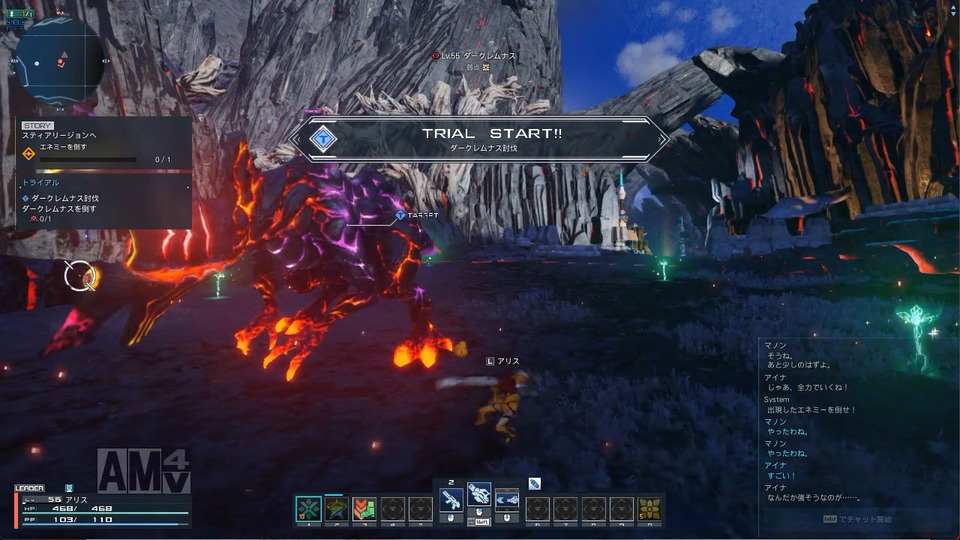Use the teal cross item in the hotbar
This screenshot has width=960, height=540.
point(308,509)
